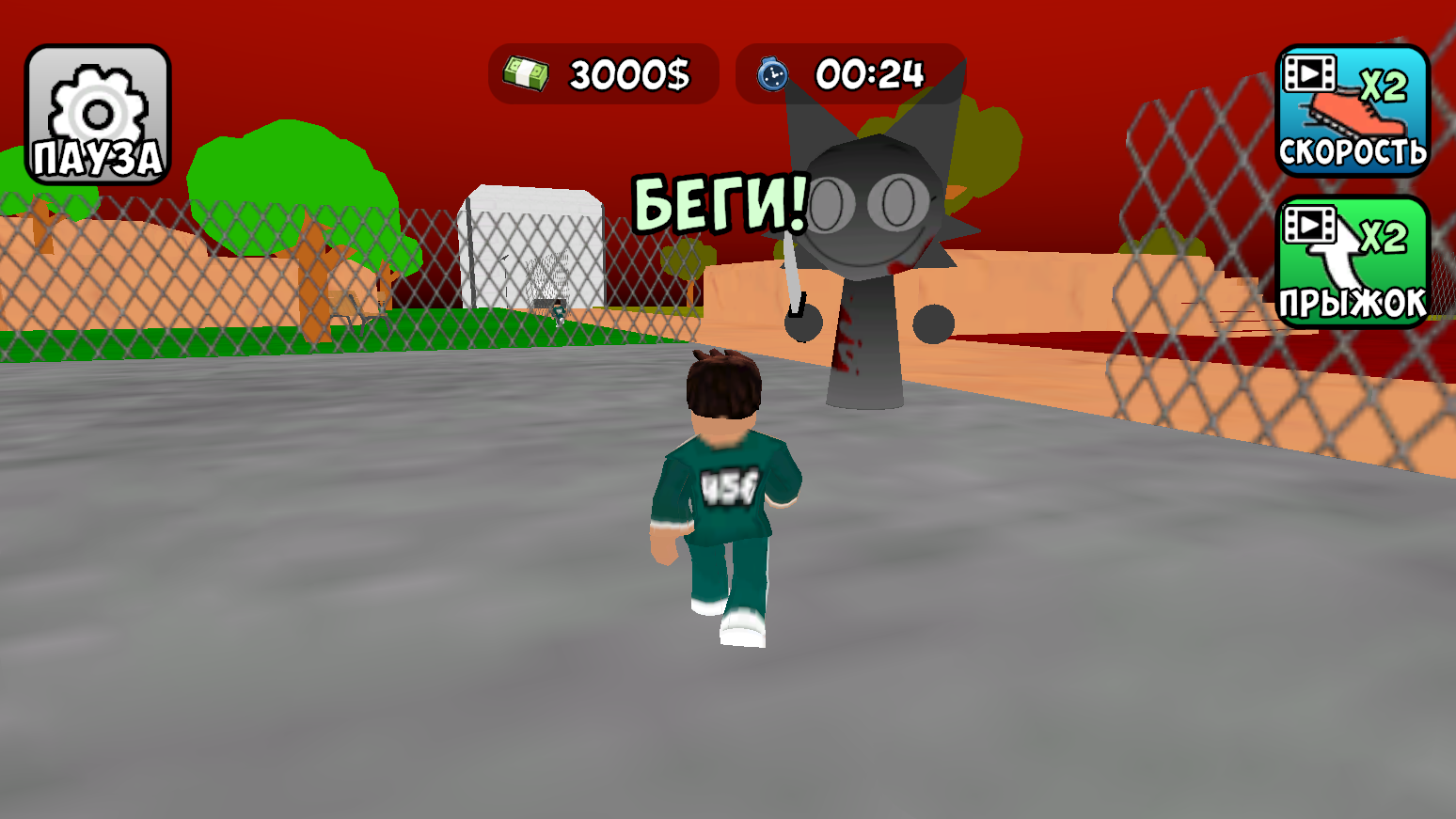1456x819 pixels.
Task: Click the gear icon on the ПАУЗА button
Action: click(x=97, y=103)
